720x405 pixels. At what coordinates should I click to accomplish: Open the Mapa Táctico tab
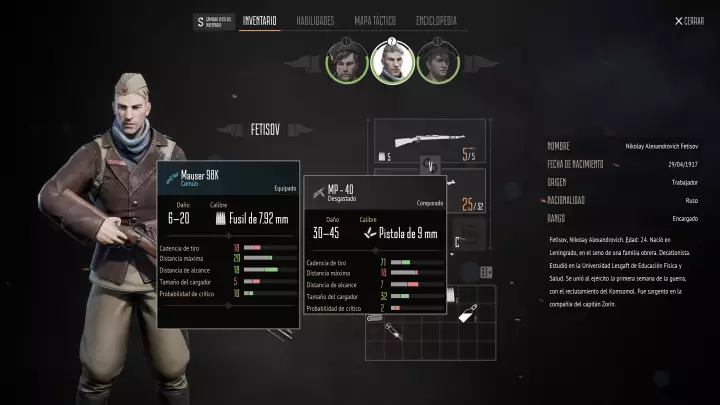(377, 20)
